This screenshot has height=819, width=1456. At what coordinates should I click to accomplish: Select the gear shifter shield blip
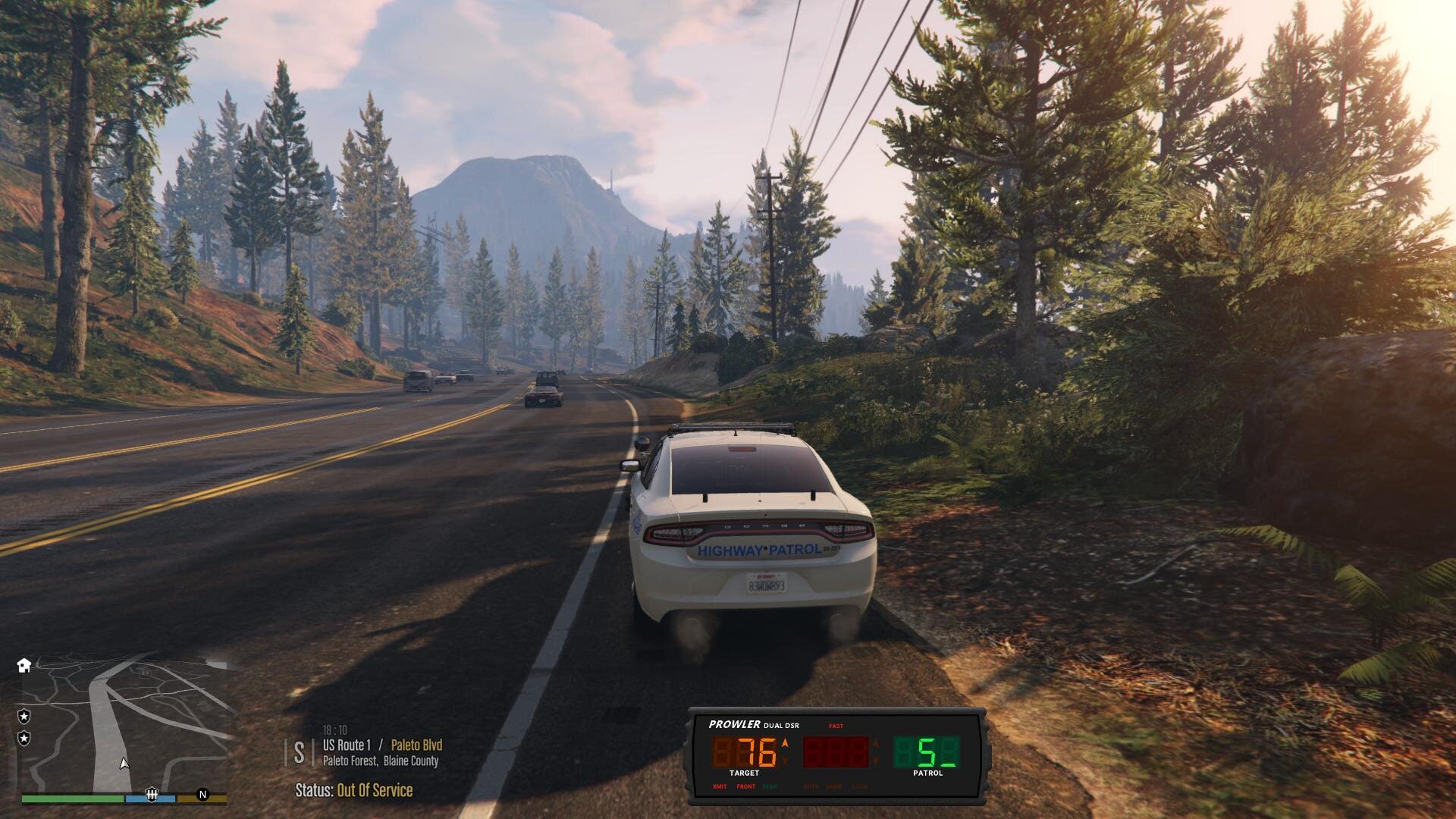pos(152,794)
